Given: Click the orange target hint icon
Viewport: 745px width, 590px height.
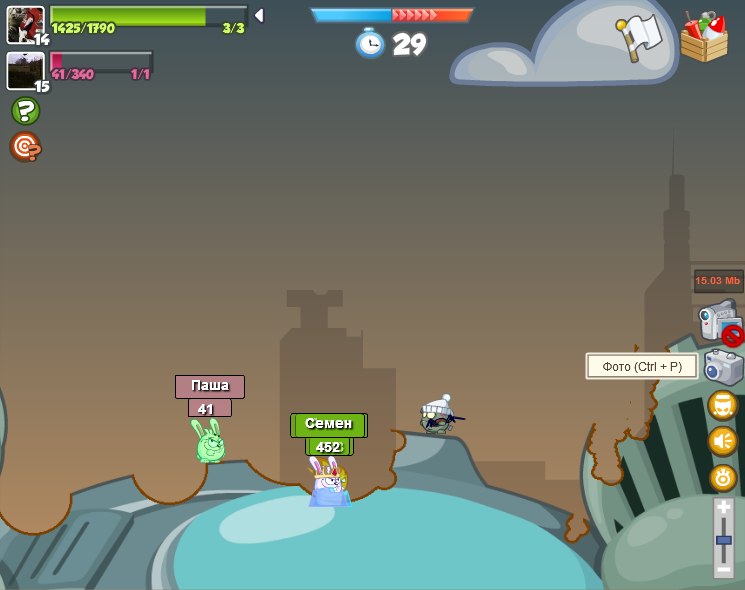Looking at the screenshot, I should [25, 147].
